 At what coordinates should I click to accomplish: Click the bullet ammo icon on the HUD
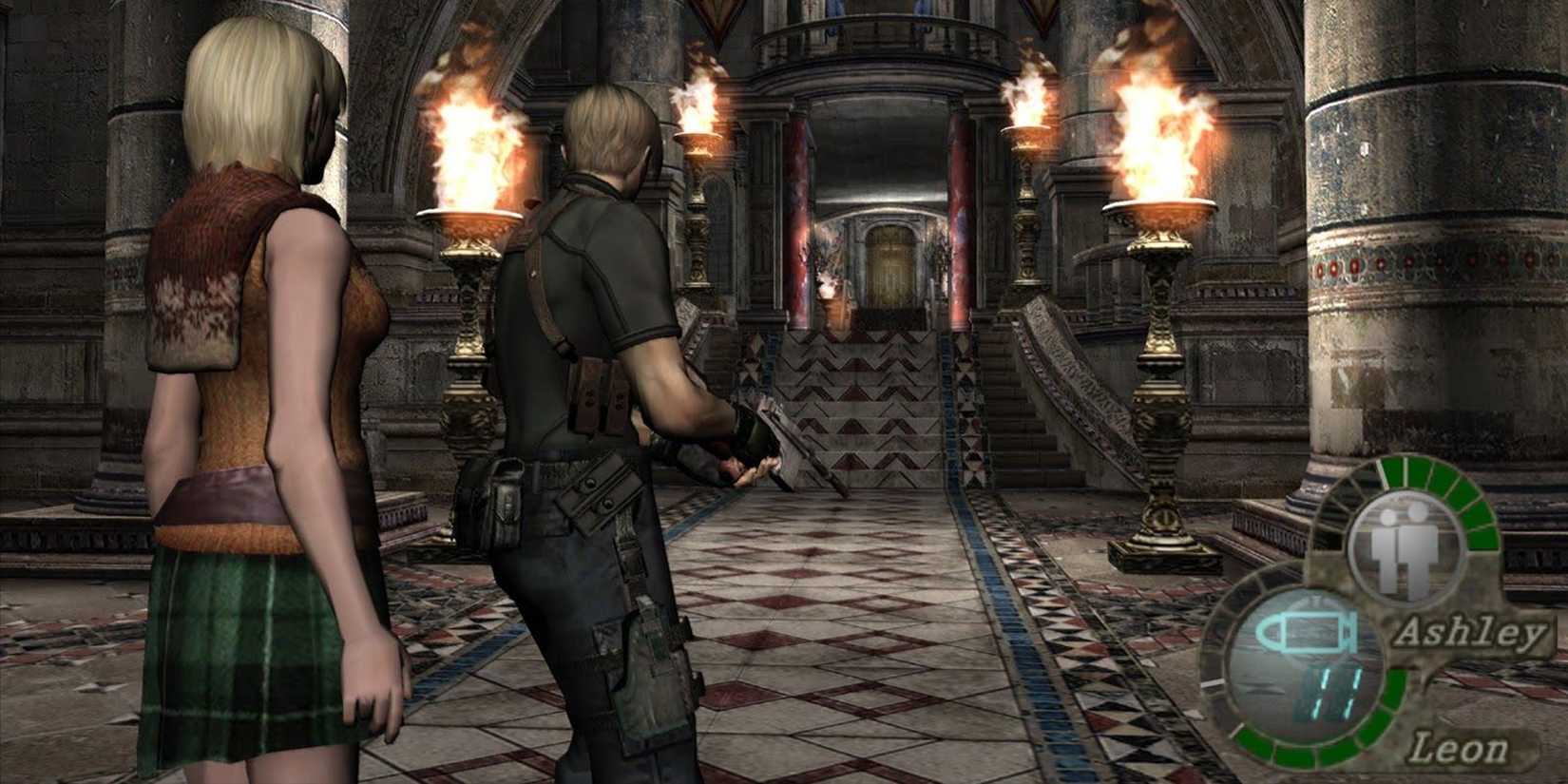pos(1307,633)
